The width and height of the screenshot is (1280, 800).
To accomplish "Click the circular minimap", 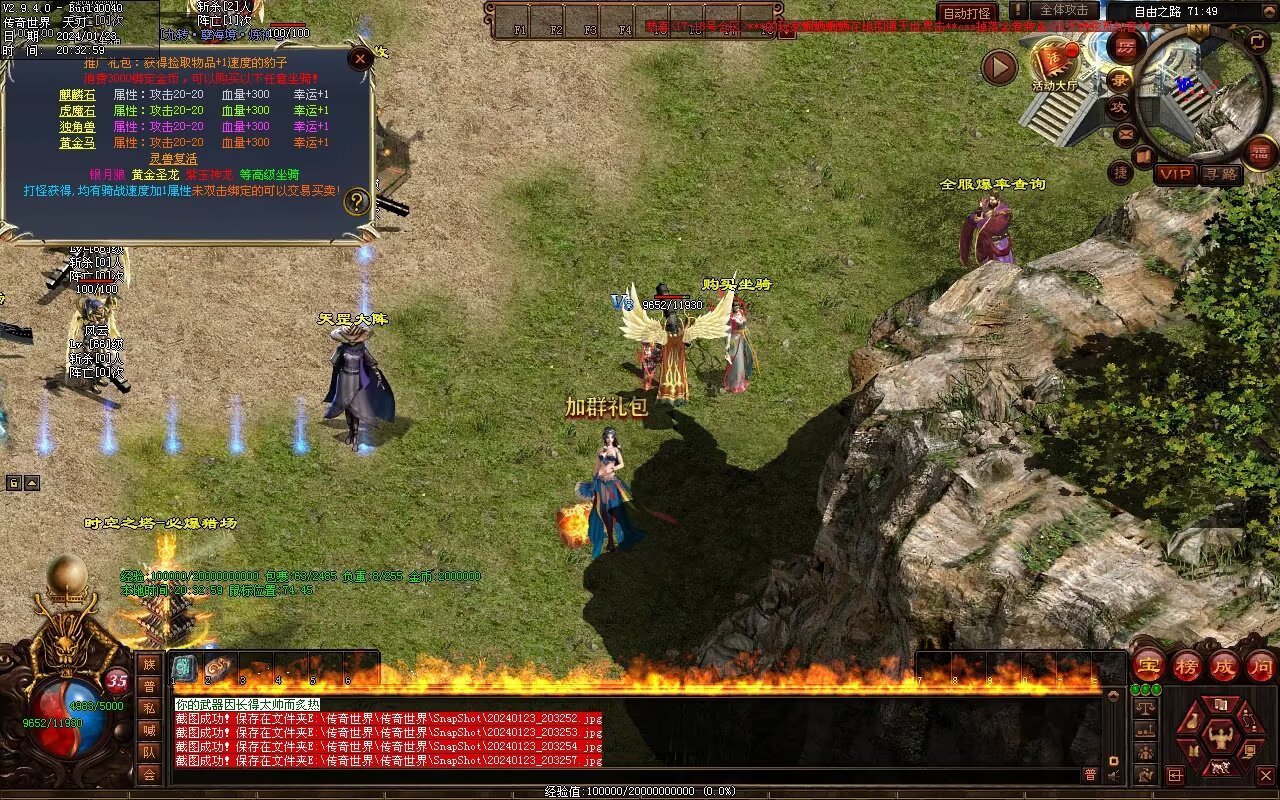I will point(1197,95).
